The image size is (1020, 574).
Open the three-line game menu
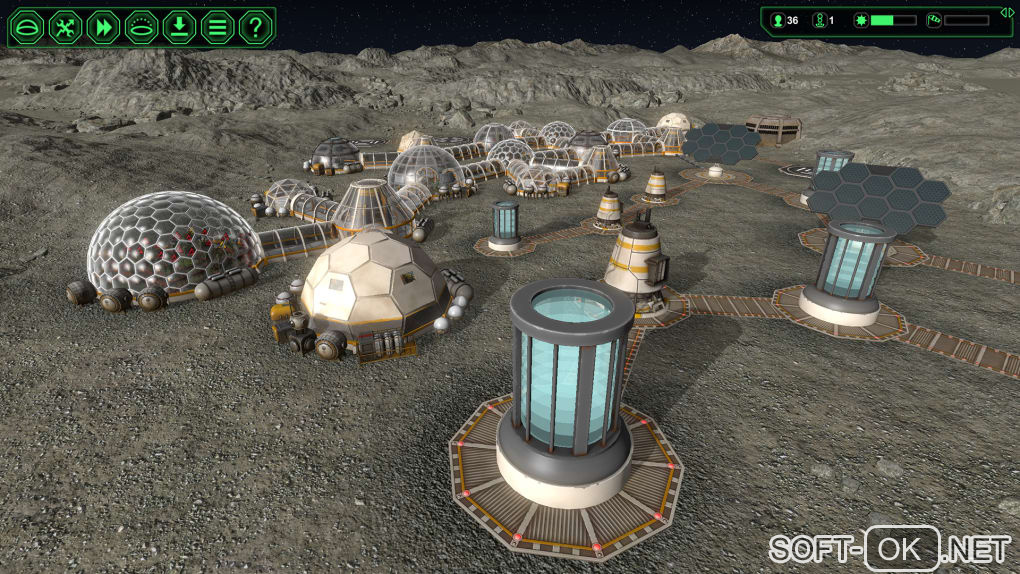coord(217,26)
